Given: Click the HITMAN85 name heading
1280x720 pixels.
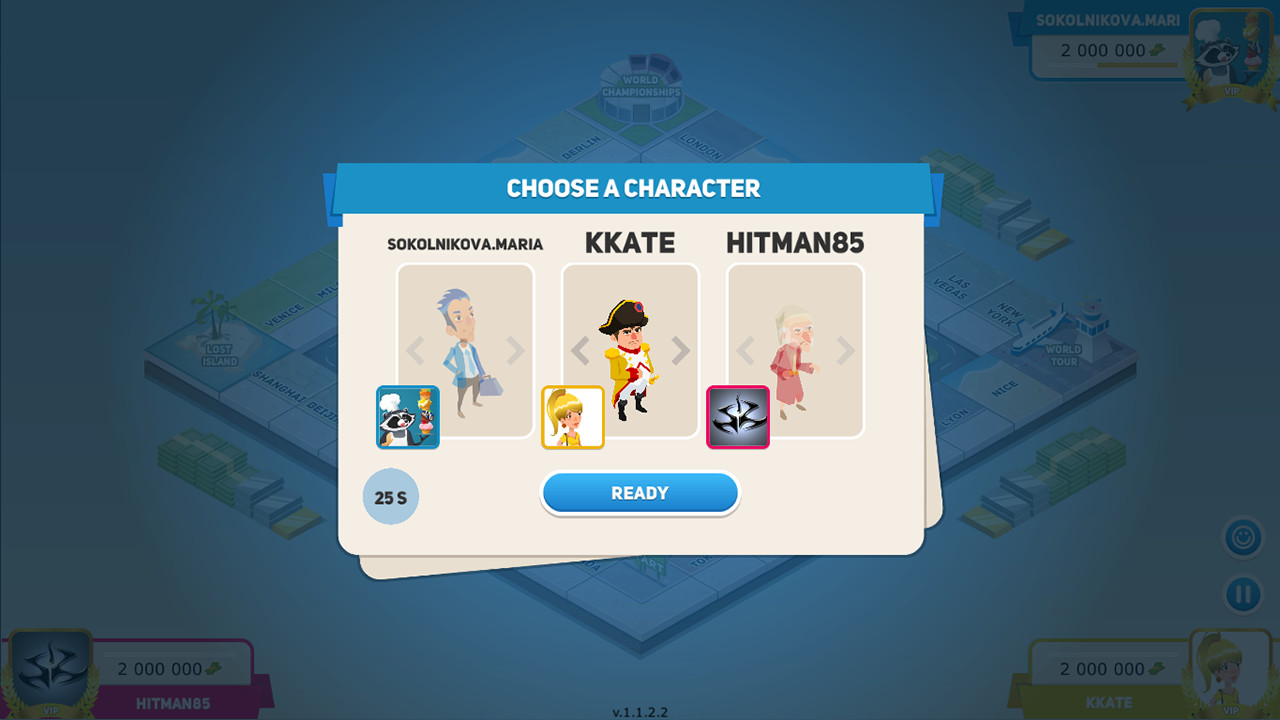Looking at the screenshot, I should tap(795, 242).
